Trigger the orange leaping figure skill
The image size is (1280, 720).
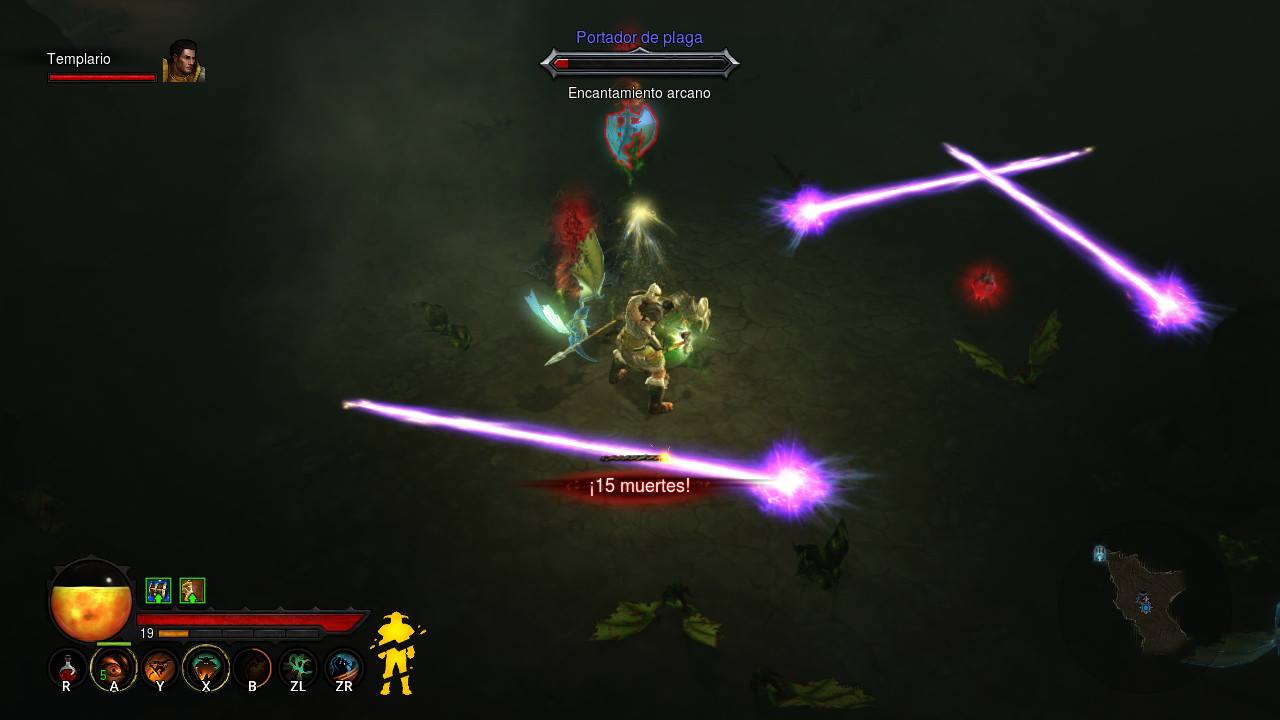160,667
